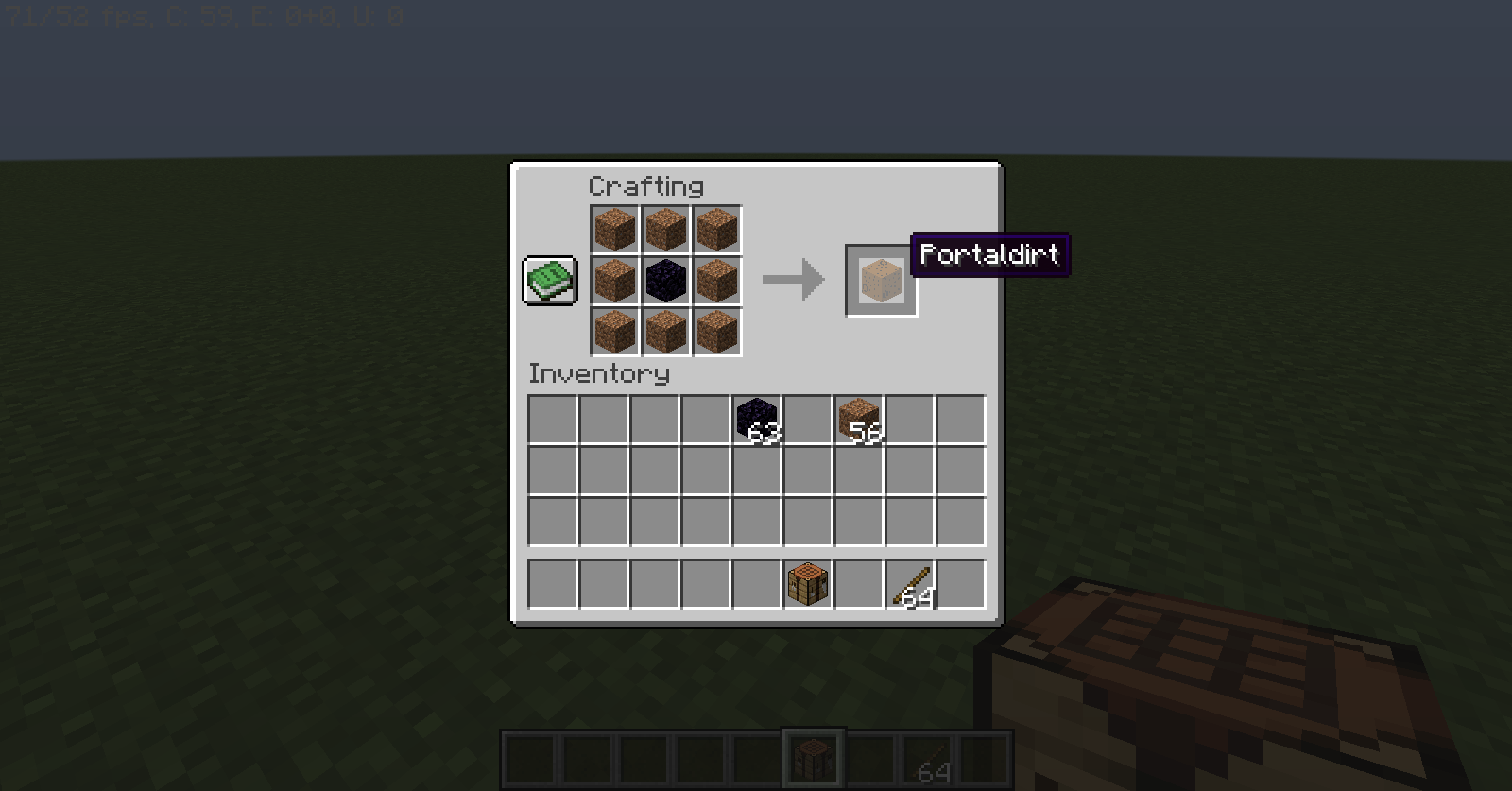Click the Portaldirt tooltip text
Viewport: 1512px width, 791px height.
(988, 255)
